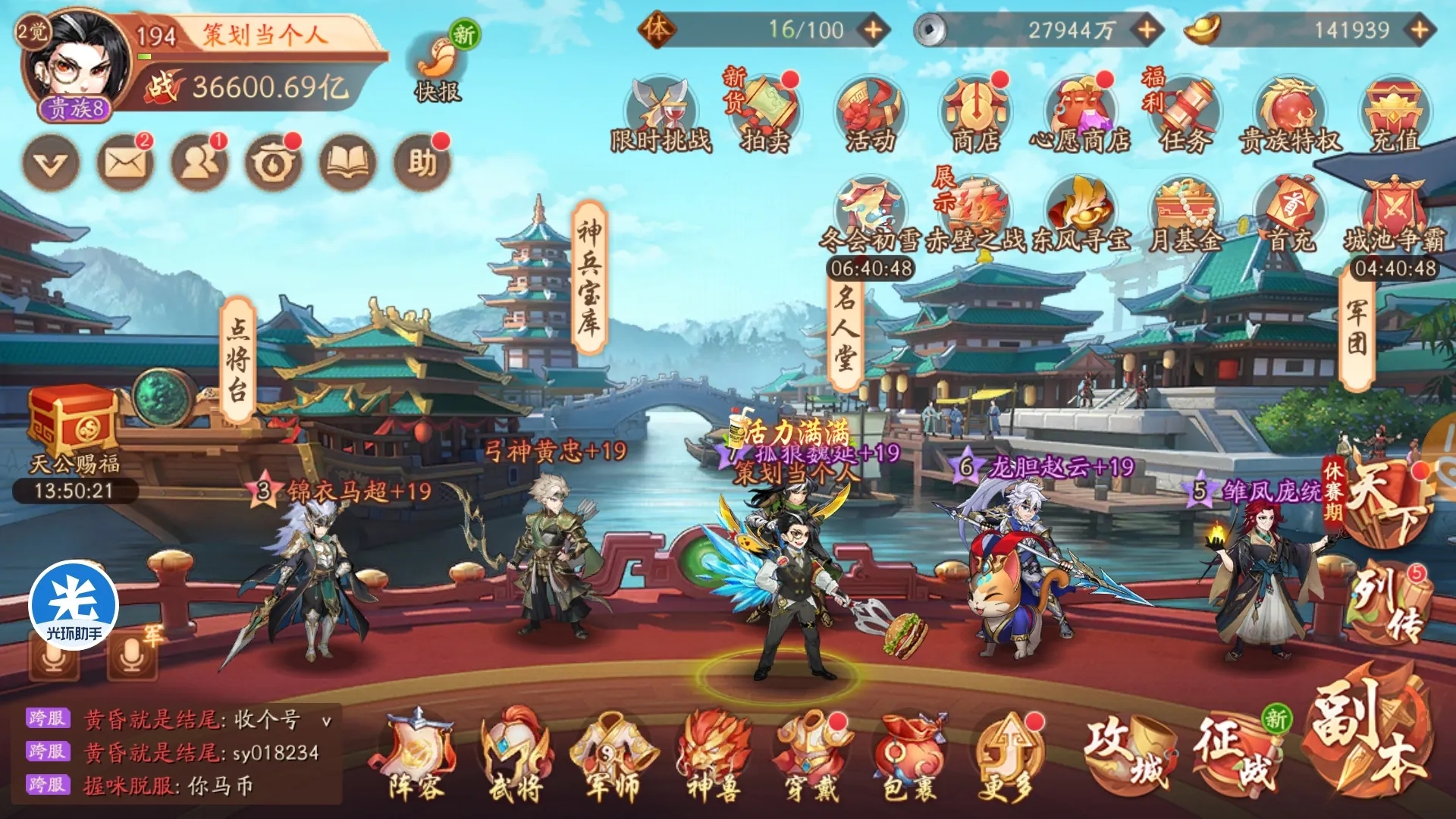Open the 包裹 bag inventory
The width and height of the screenshot is (1456, 819).
point(908,755)
